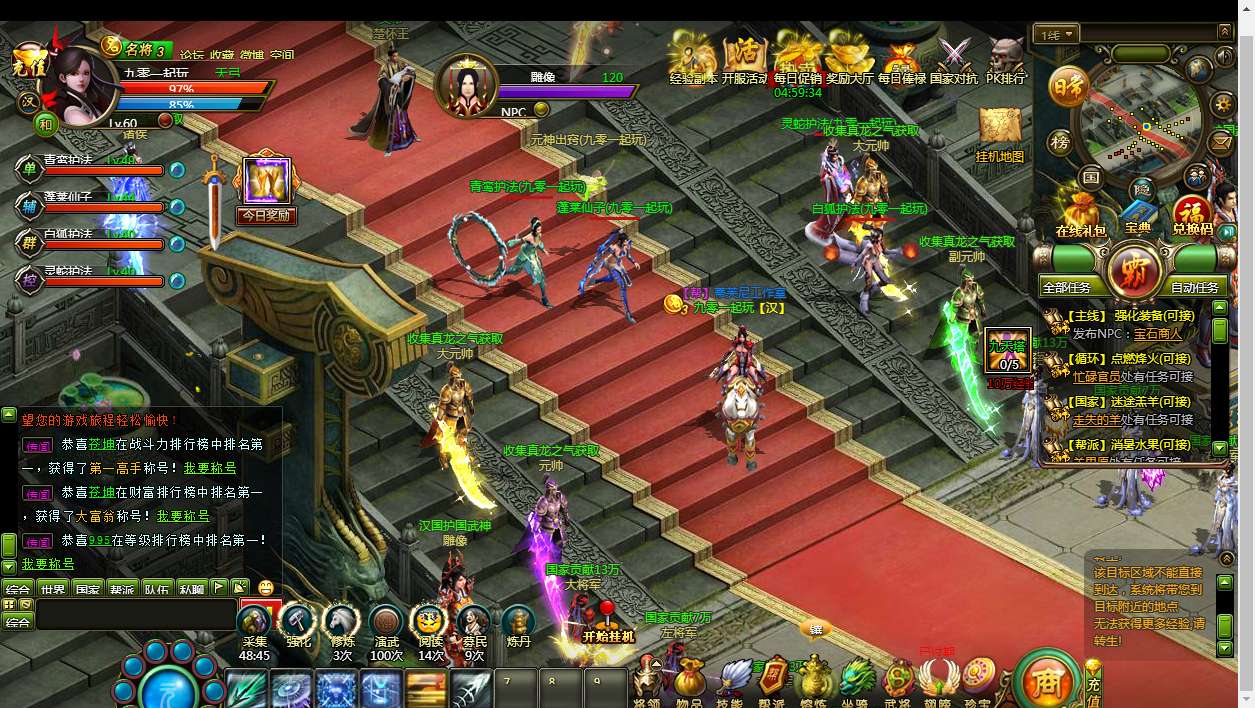Switch to the 自动任务 quest tab
This screenshot has height=708, width=1255.
coord(1194,287)
